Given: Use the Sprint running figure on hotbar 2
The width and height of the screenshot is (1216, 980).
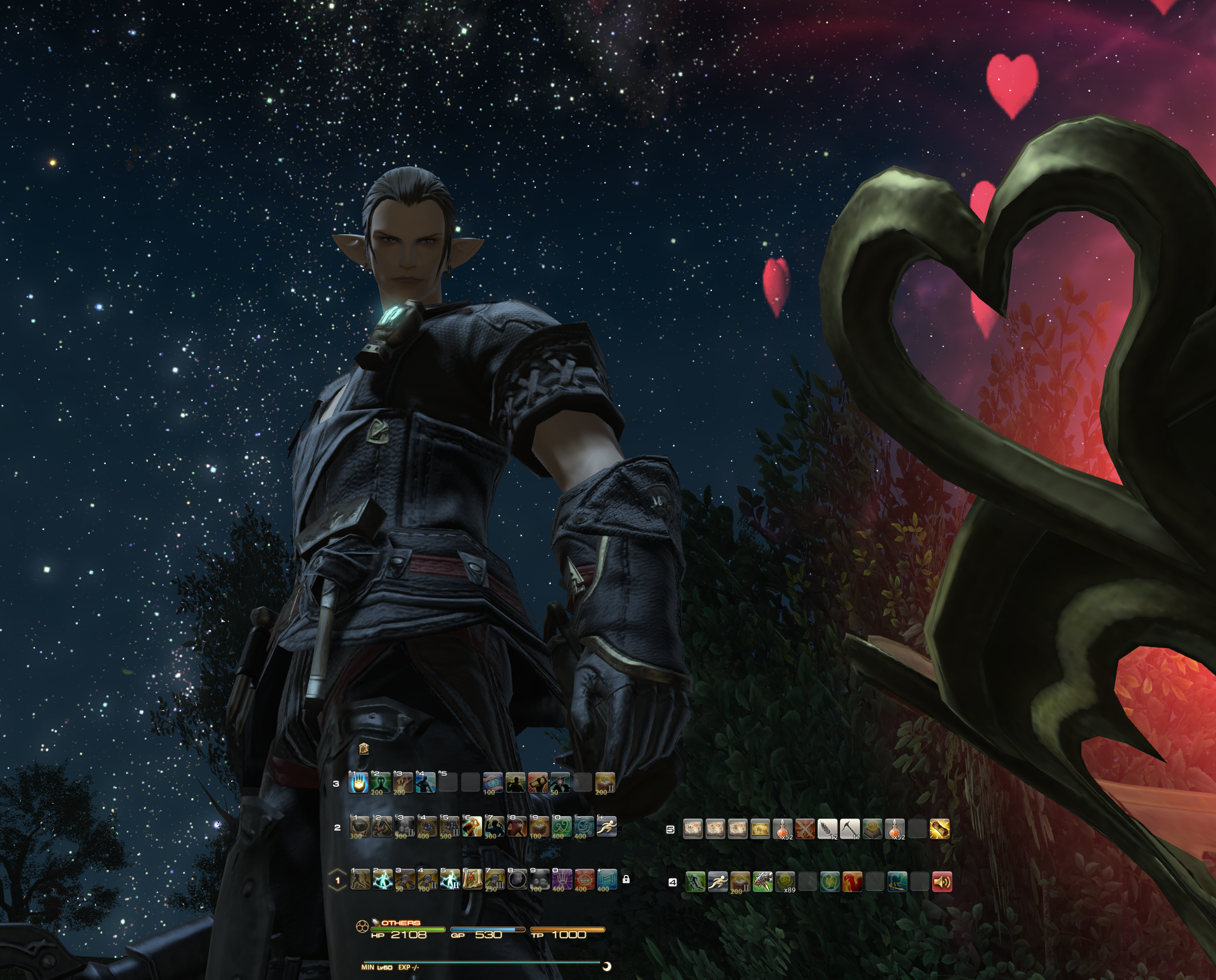Looking at the screenshot, I should [606, 826].
